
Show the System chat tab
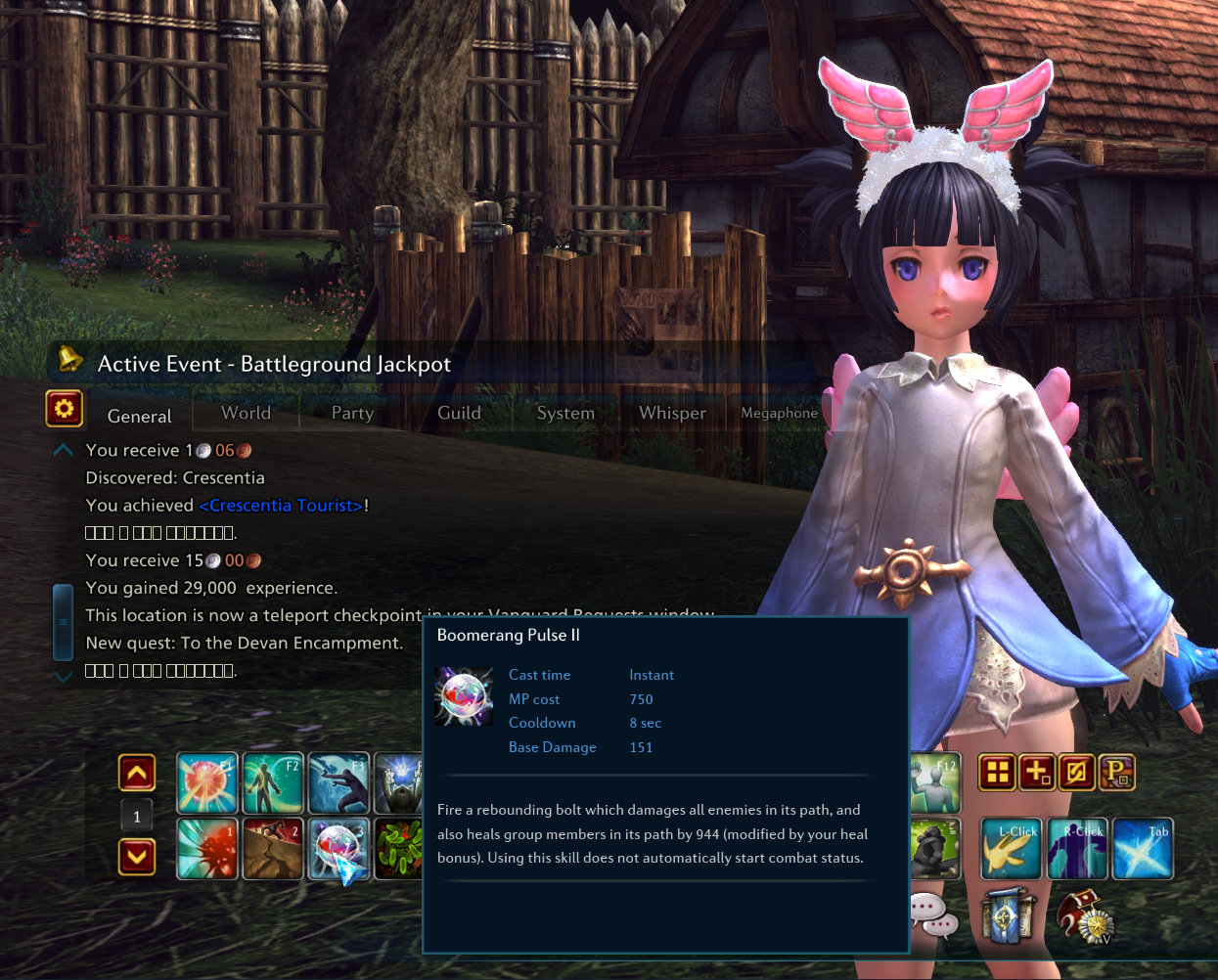pos(565,413)
